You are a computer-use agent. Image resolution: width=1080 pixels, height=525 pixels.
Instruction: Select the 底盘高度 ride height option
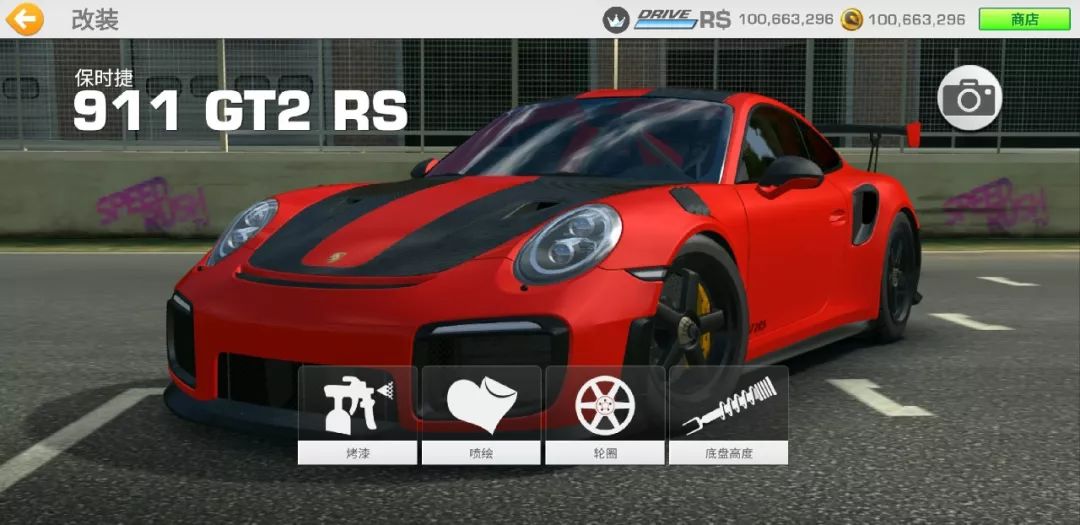pyautogui.click(x=728, y=414)
